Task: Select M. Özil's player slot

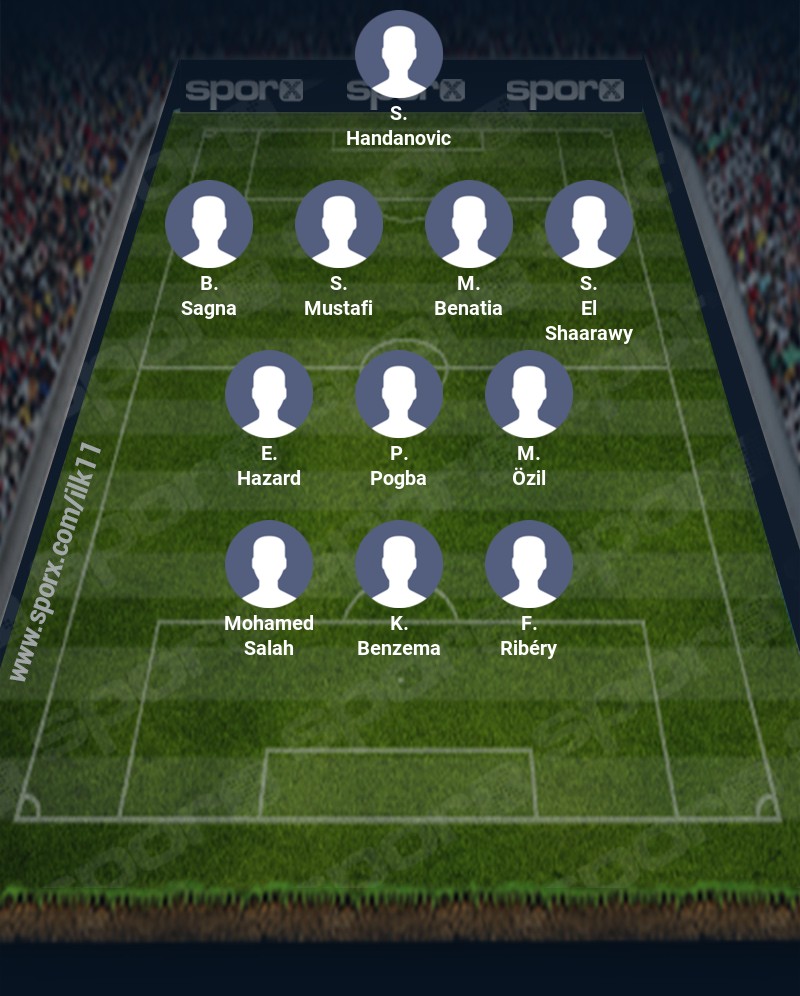Action: click(x=529, y=394)
